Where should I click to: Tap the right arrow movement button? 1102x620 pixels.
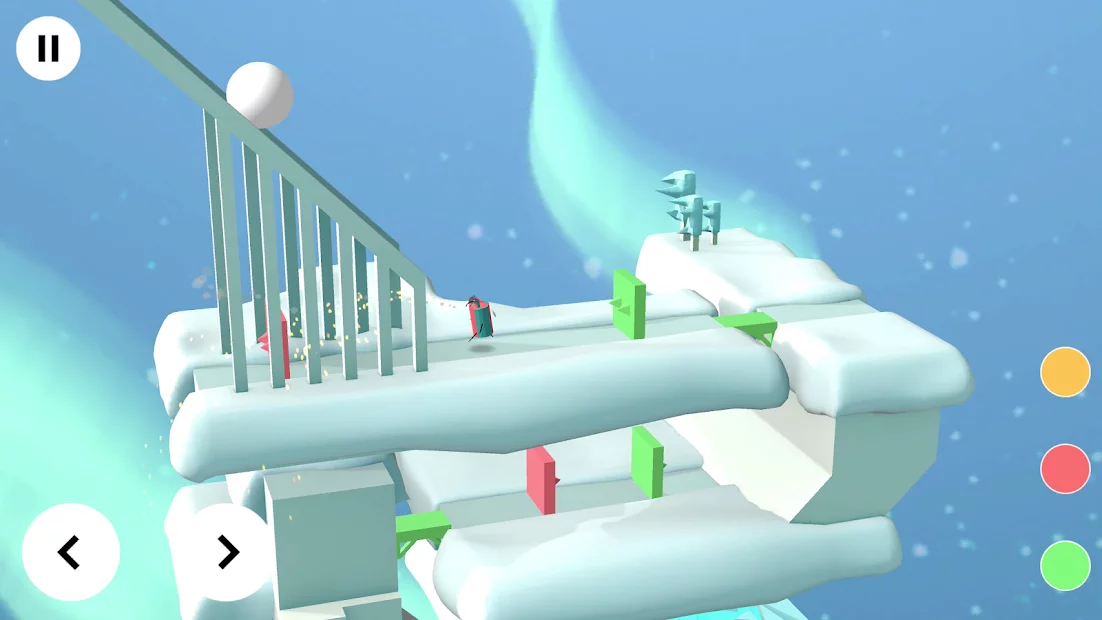tap(228, 552)
